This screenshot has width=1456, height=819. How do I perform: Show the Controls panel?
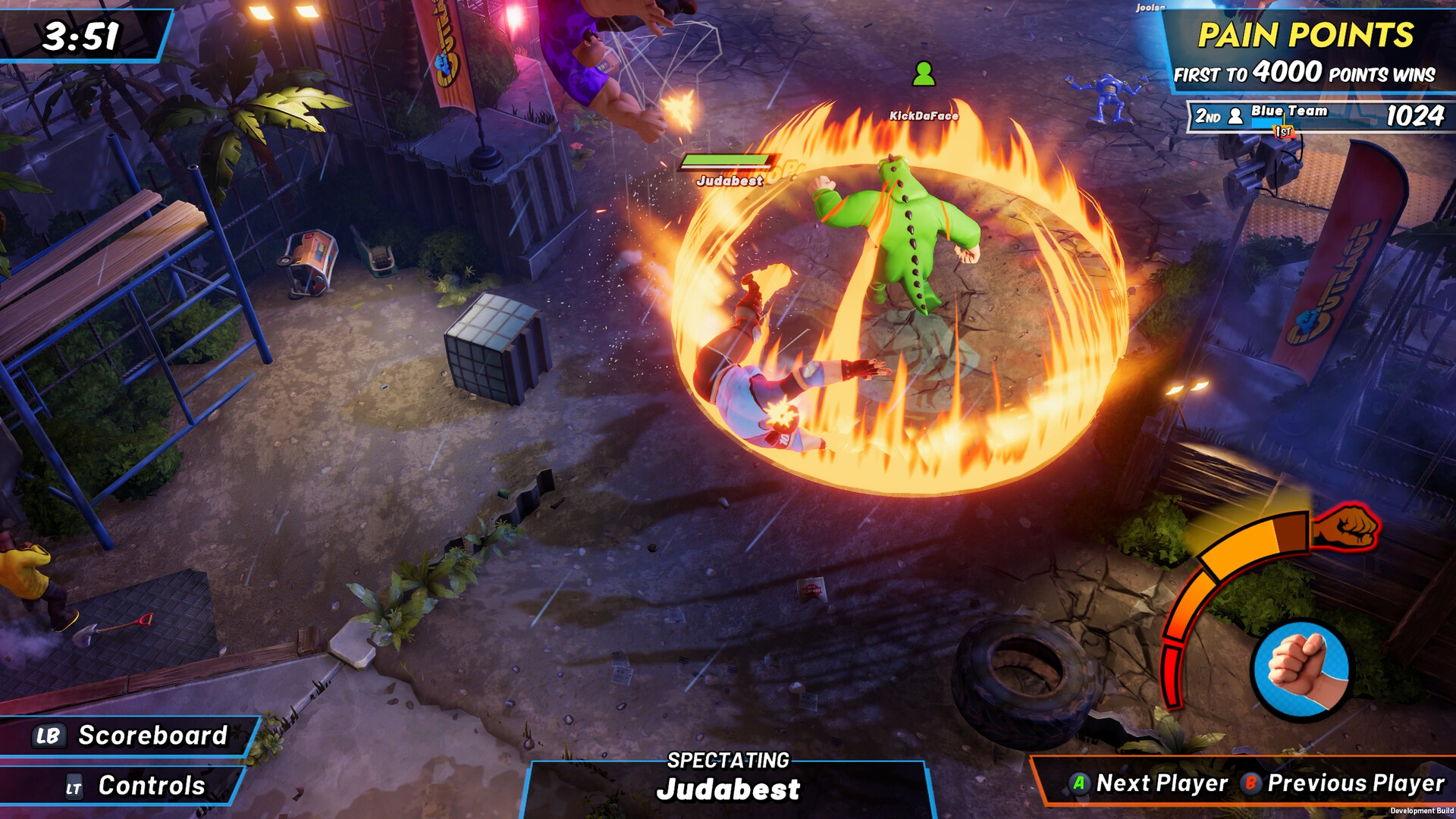coord(135,786)
